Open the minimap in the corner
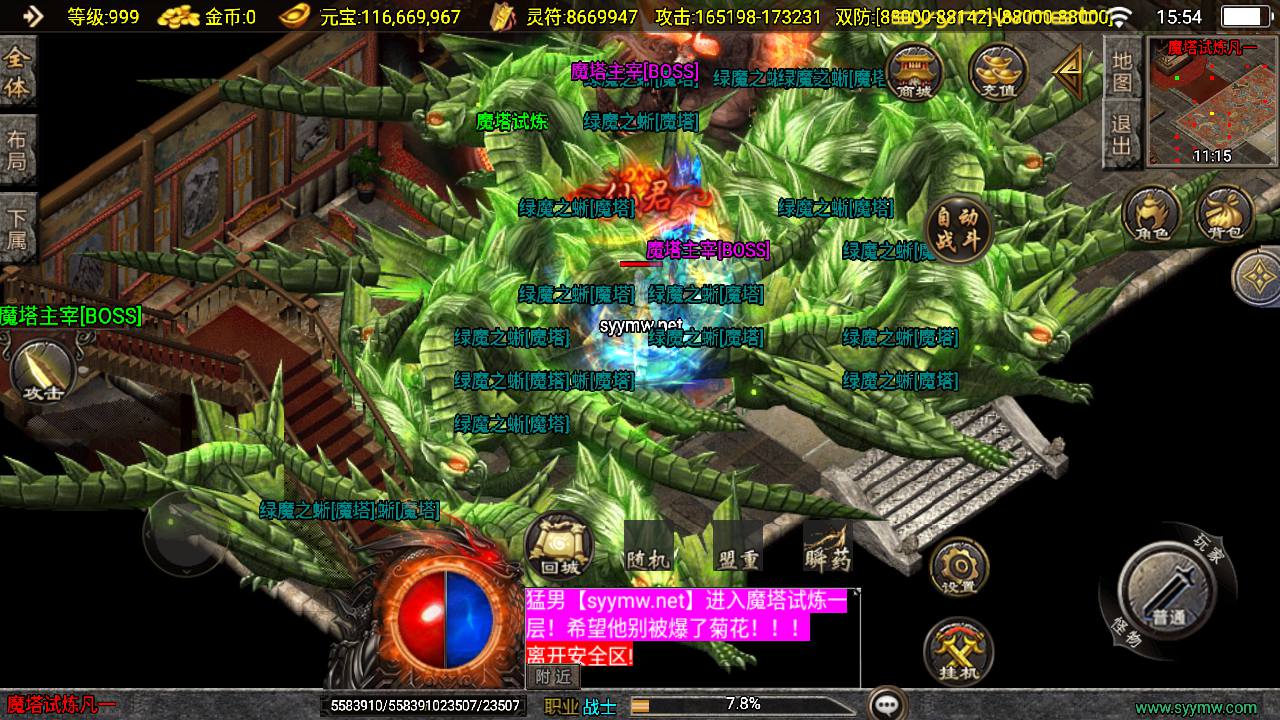This screenshot has height=720, width=1280. tap(1212, 101)
